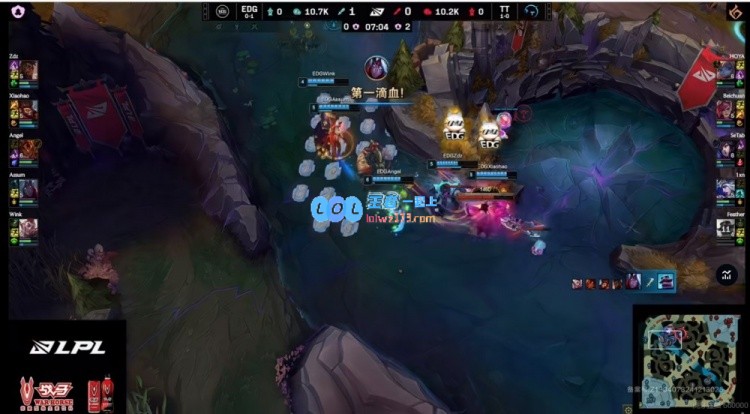Select player Zdz's champion portrait
Screen dimensions: 750x414
coord(29,70)
